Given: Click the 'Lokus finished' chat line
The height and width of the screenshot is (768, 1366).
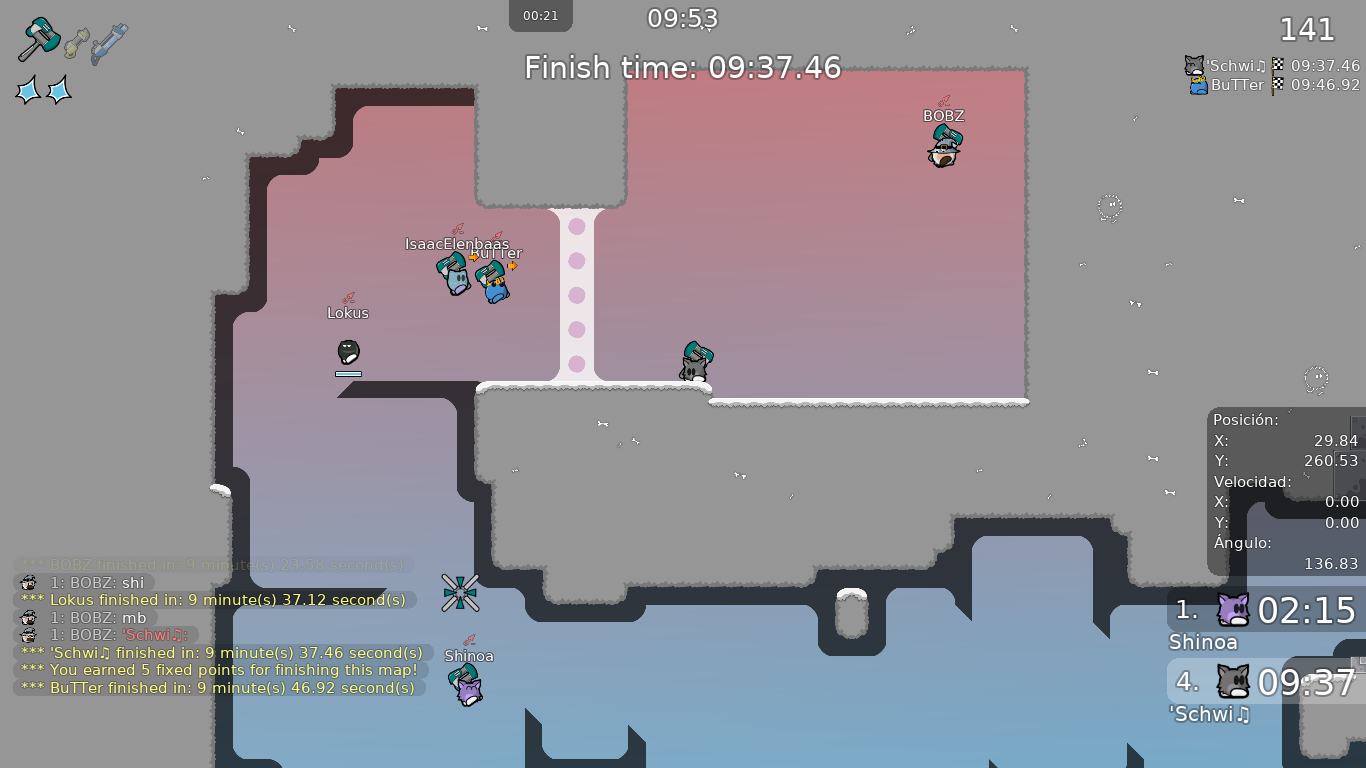Looking at the screenshot, I should [214, 600].
